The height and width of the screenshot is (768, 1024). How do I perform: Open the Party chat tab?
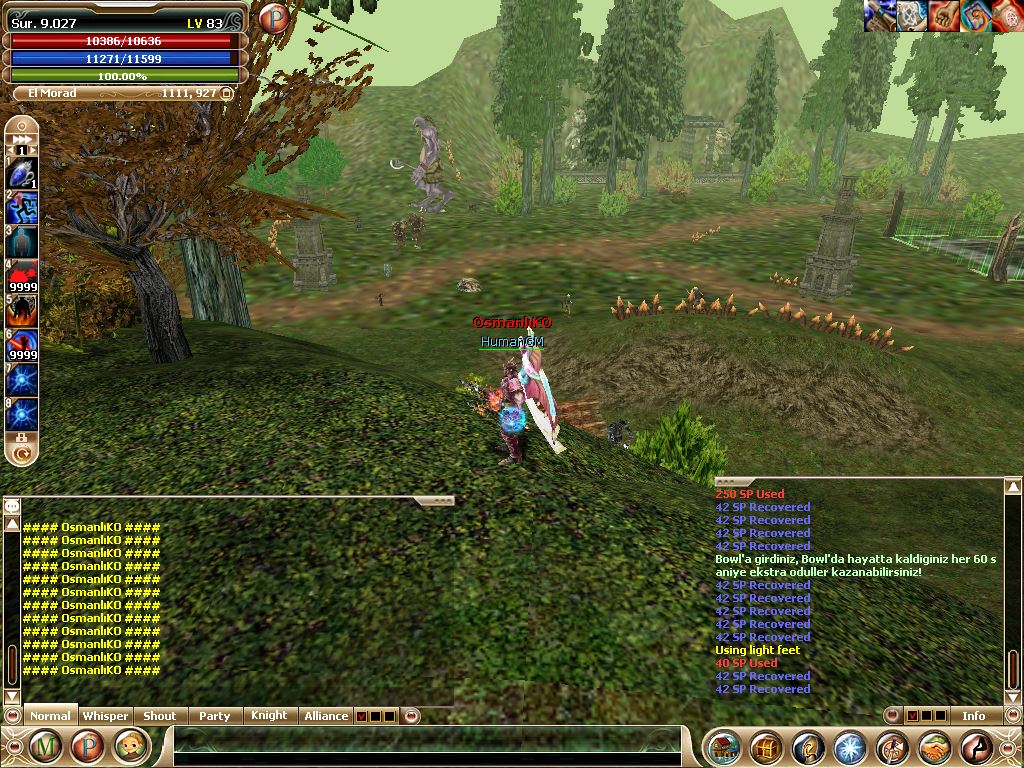coord(214,716)
